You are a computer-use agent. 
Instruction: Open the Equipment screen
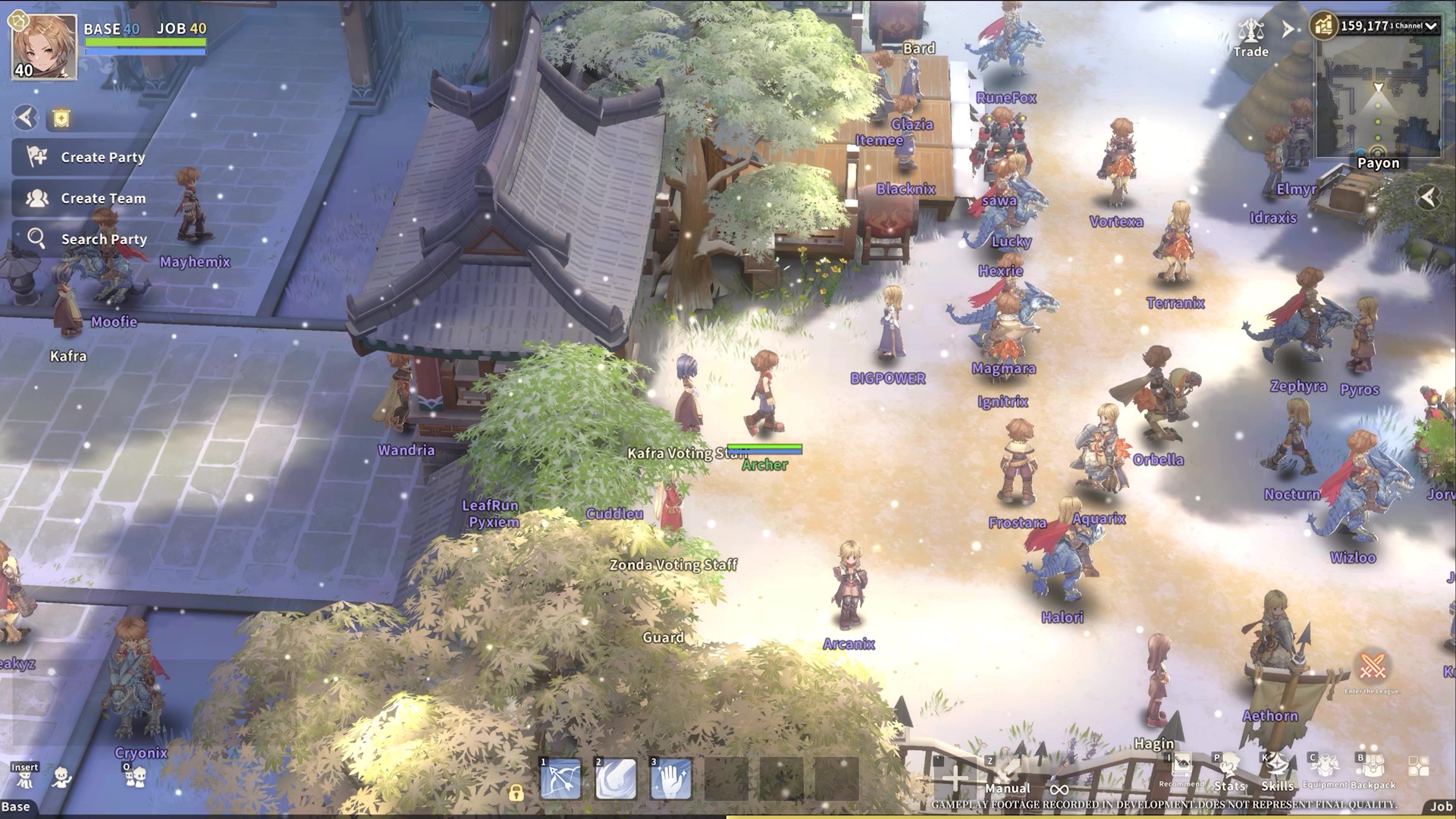pos(1325,770)
